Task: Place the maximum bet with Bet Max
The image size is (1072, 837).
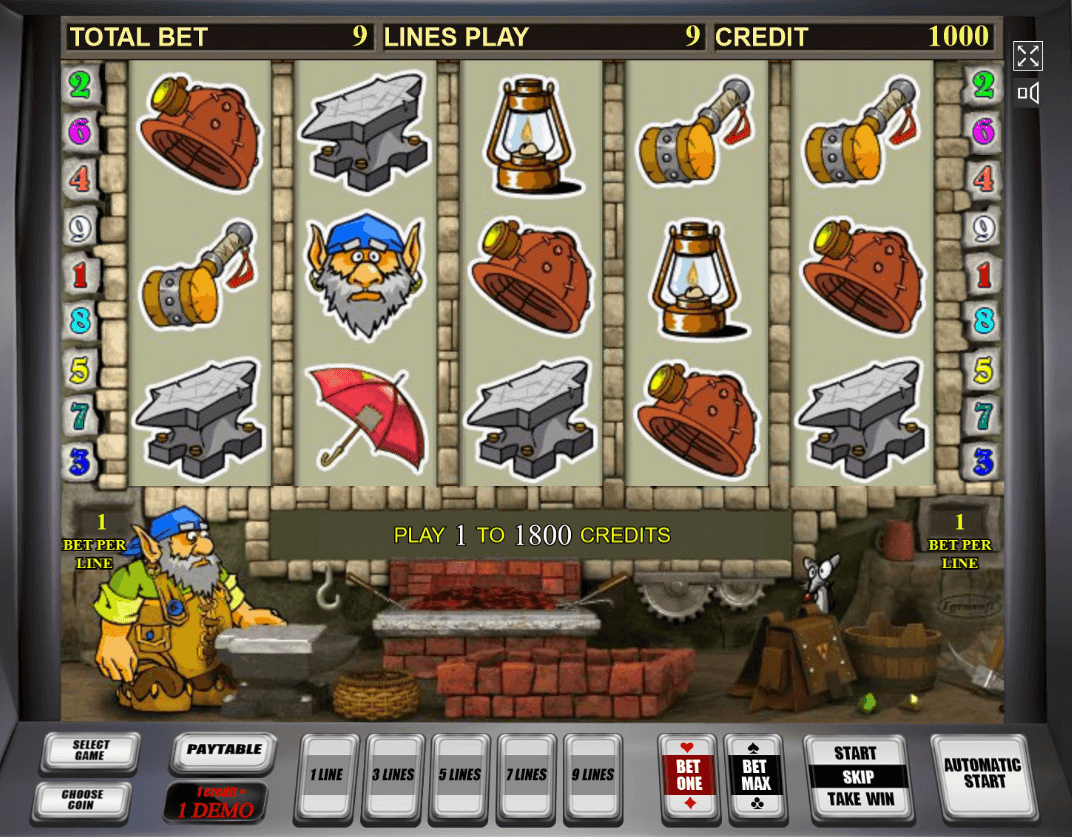Action: [x=755, y=775]
